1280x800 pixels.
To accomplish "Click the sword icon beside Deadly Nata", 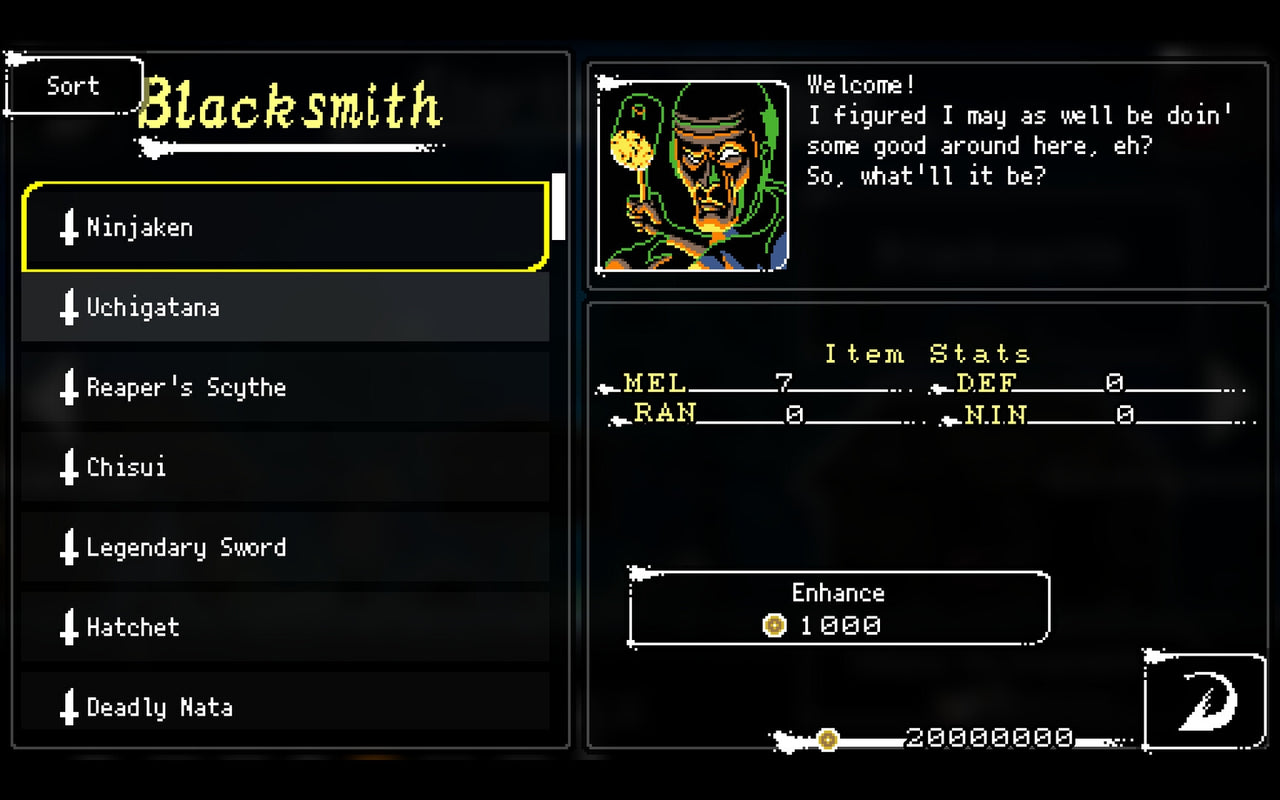I will (69, 707).
